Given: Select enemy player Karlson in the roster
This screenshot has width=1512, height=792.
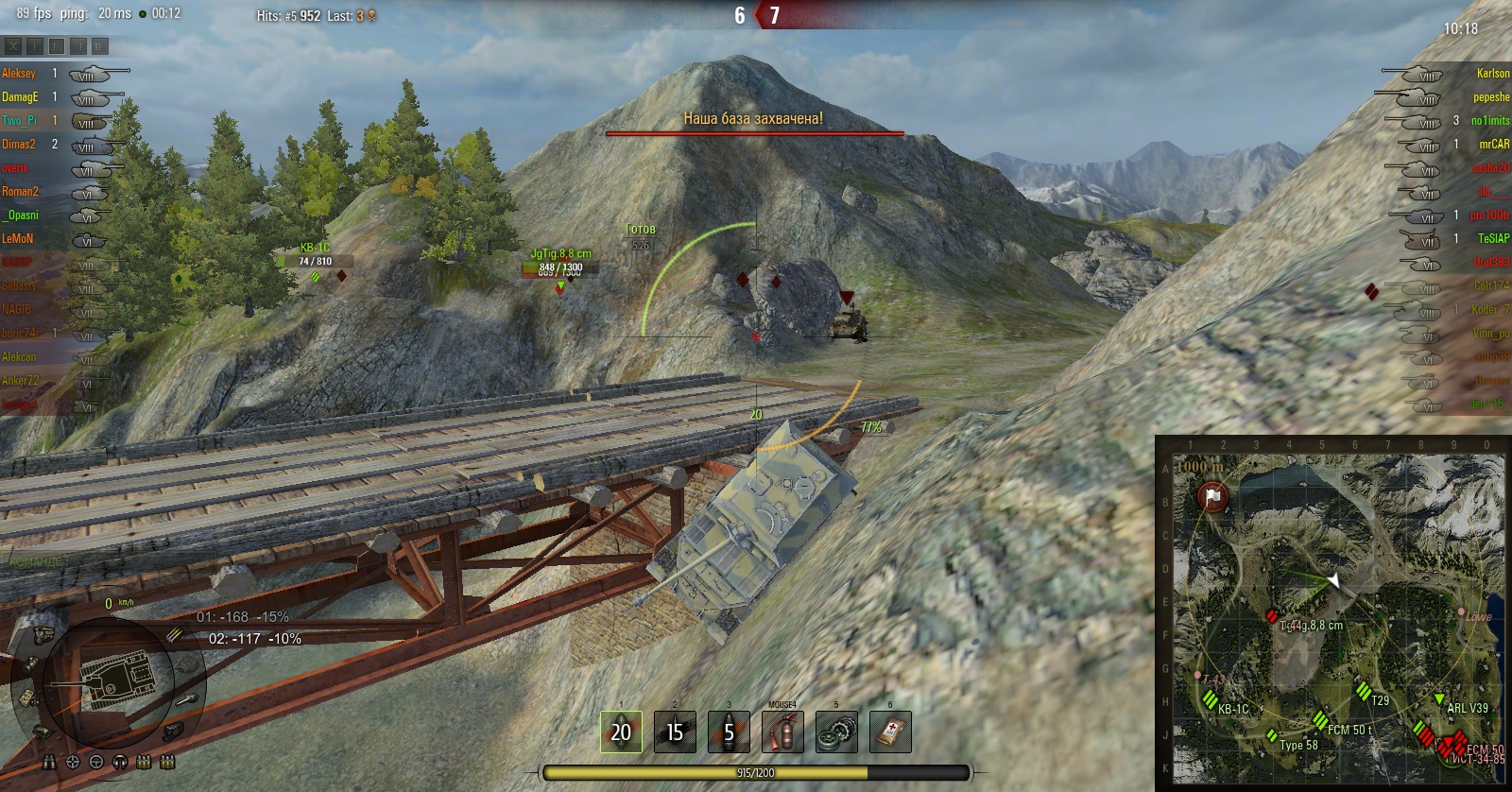Looking at the screenshot, I should pos(1492,73).
